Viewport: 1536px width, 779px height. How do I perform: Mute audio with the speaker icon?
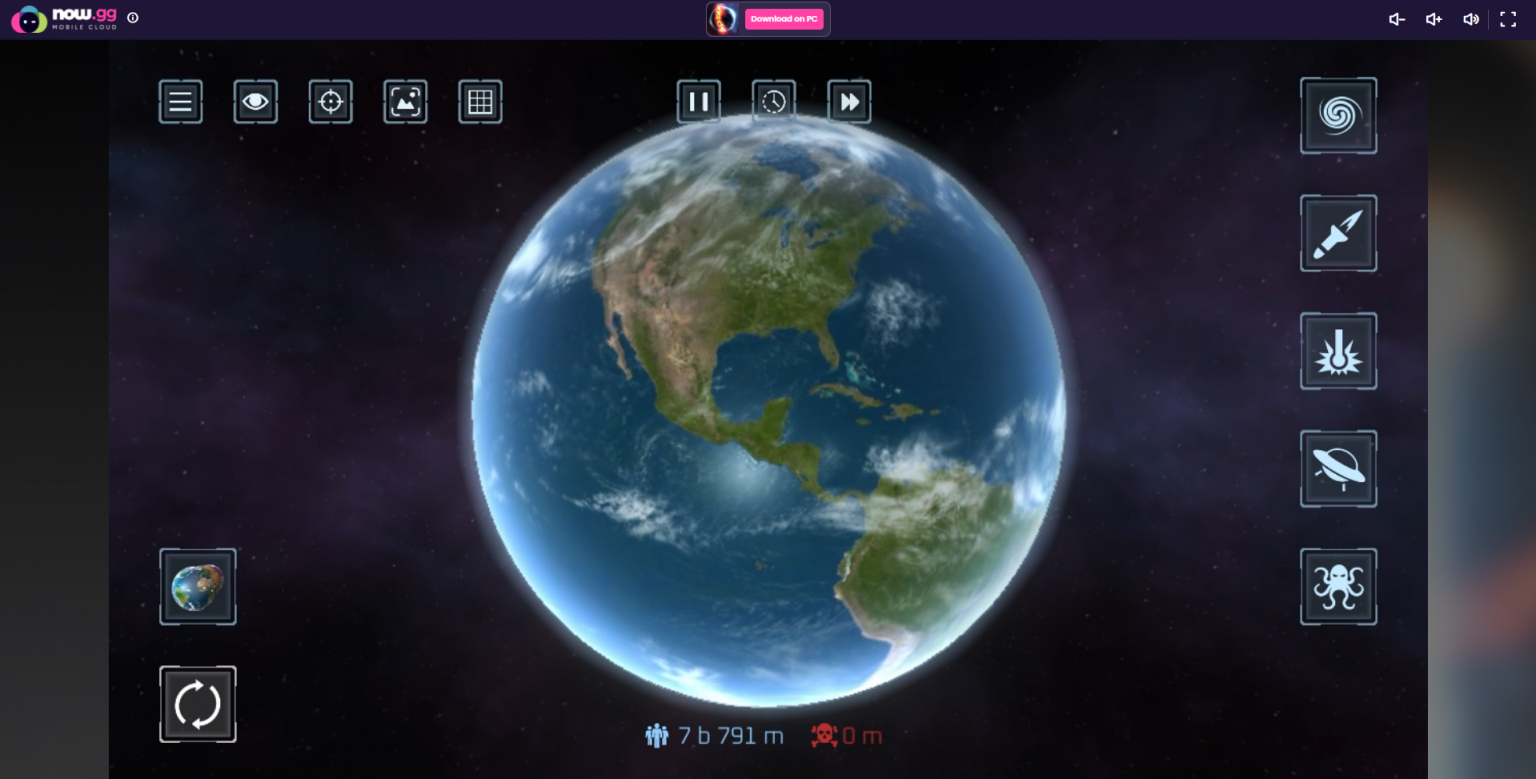click(x=1470, y=19)
